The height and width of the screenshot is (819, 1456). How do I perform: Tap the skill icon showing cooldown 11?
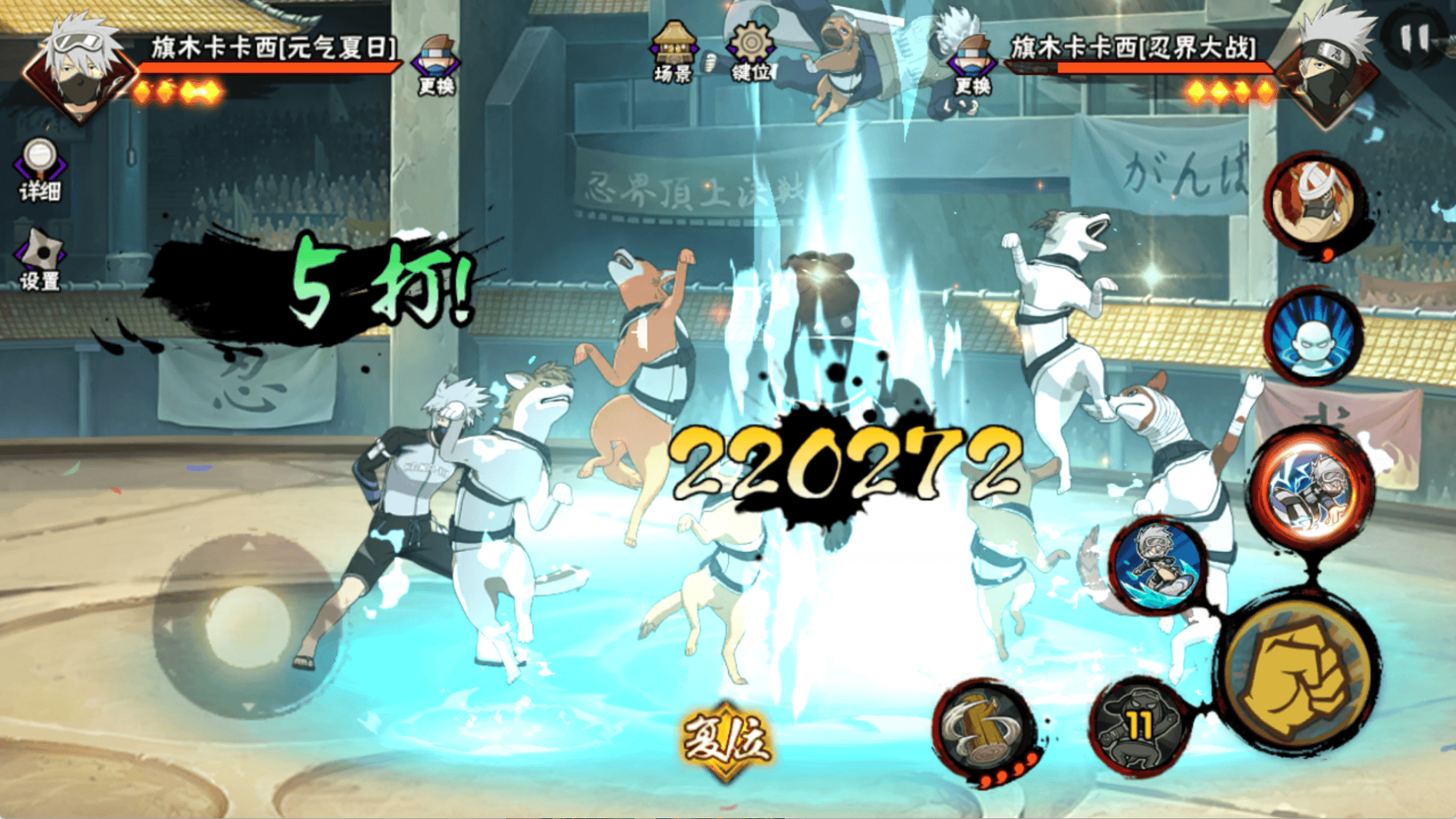[x=1138, y=725]
